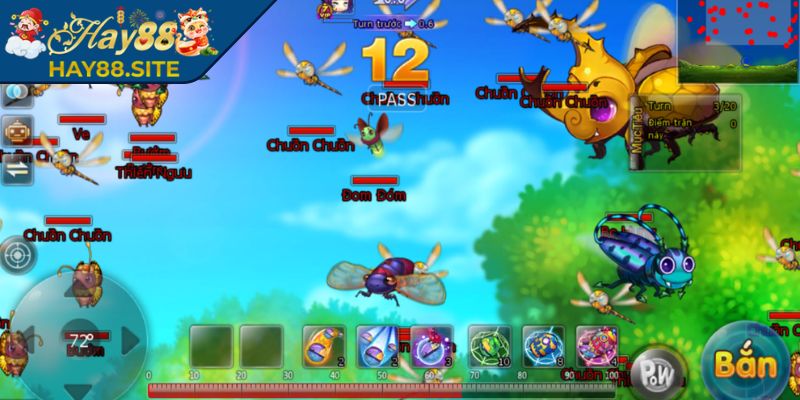Tap the angle dial's right arrow

(x=129, y=340)
